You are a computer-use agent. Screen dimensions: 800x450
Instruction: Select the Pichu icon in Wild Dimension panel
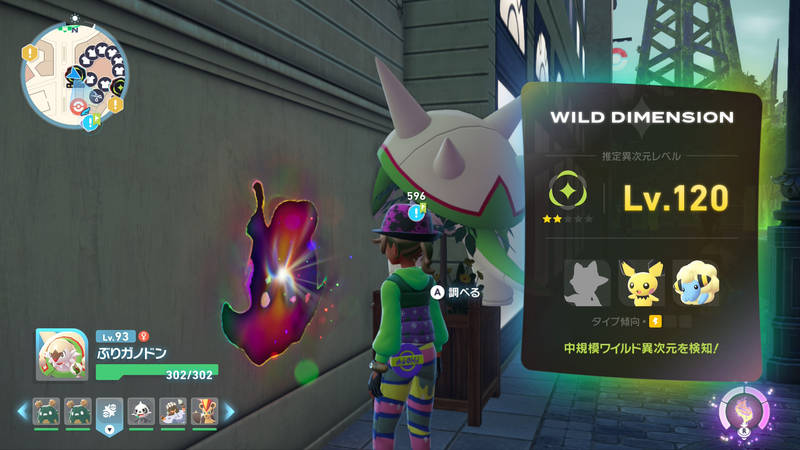click(x=640, y=283)
